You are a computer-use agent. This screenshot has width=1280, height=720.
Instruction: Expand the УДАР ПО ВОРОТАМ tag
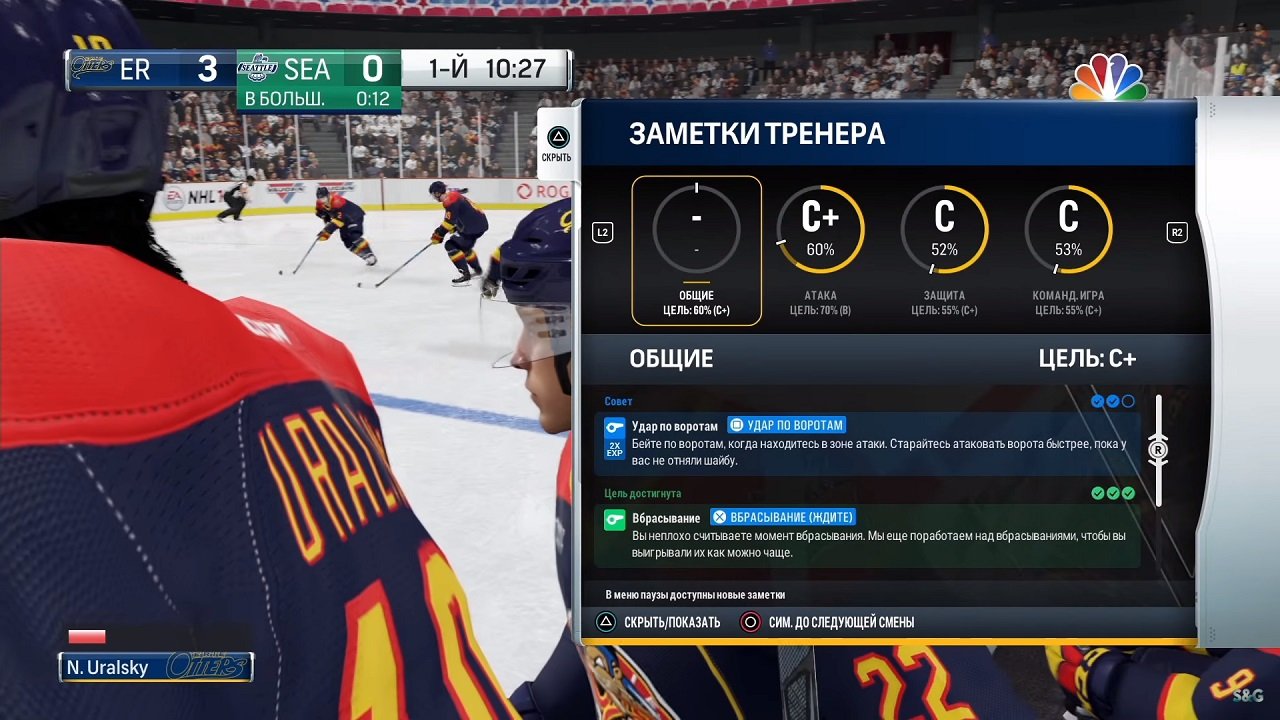pyautogui.click(x=777, y=425)
